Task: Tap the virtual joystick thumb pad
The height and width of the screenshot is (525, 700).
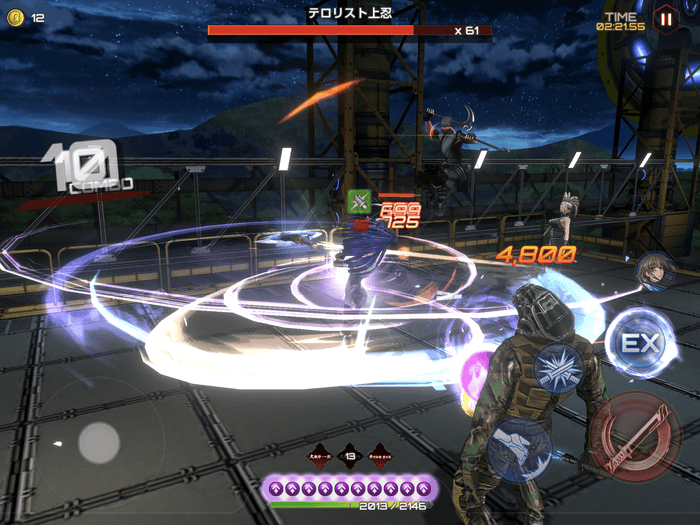Action: pos(99,441)
